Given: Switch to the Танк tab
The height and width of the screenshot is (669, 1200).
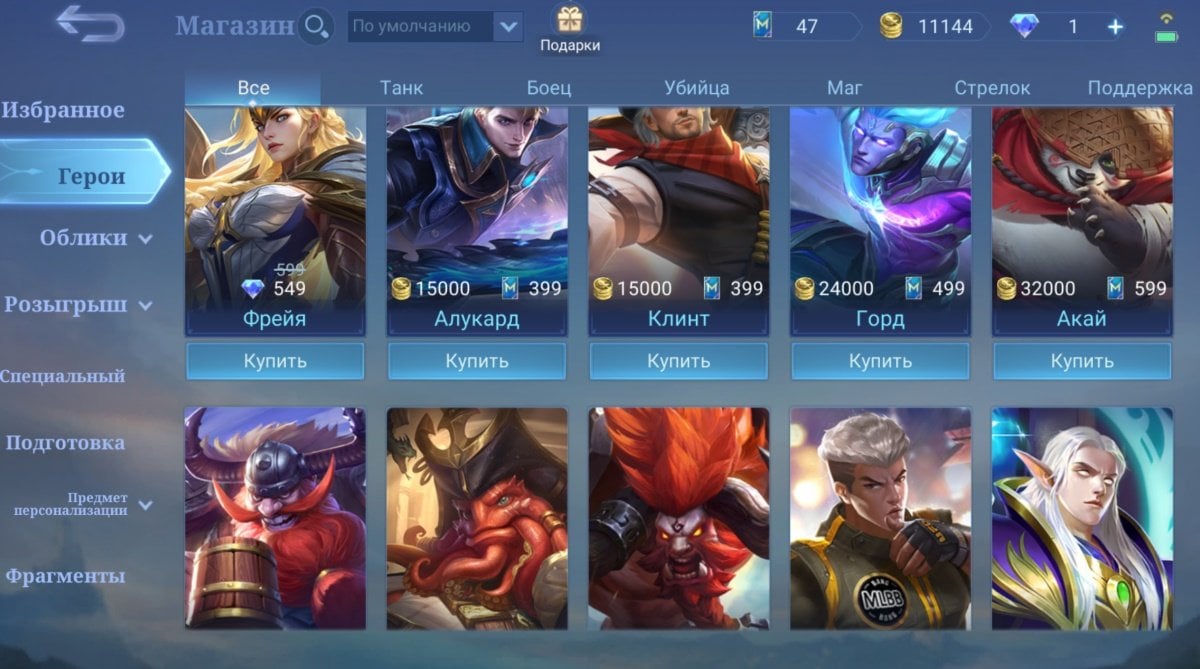Looking at the screenshot, I should 401,88.
